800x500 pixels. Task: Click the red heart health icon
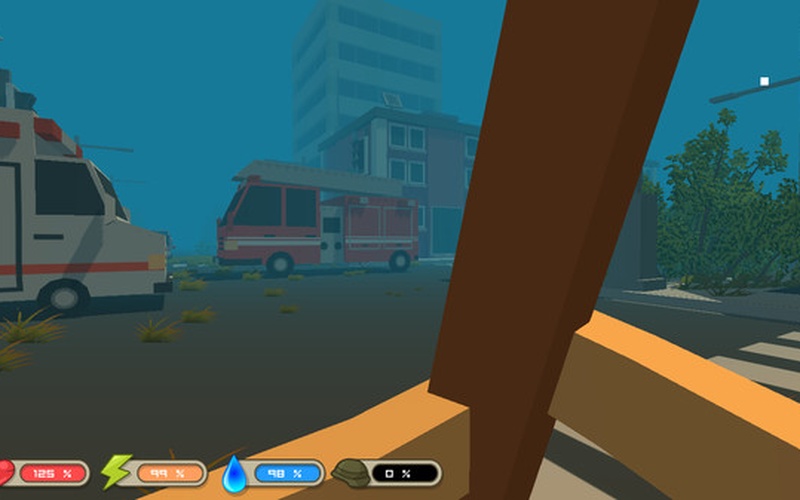[x=6, y=472]
